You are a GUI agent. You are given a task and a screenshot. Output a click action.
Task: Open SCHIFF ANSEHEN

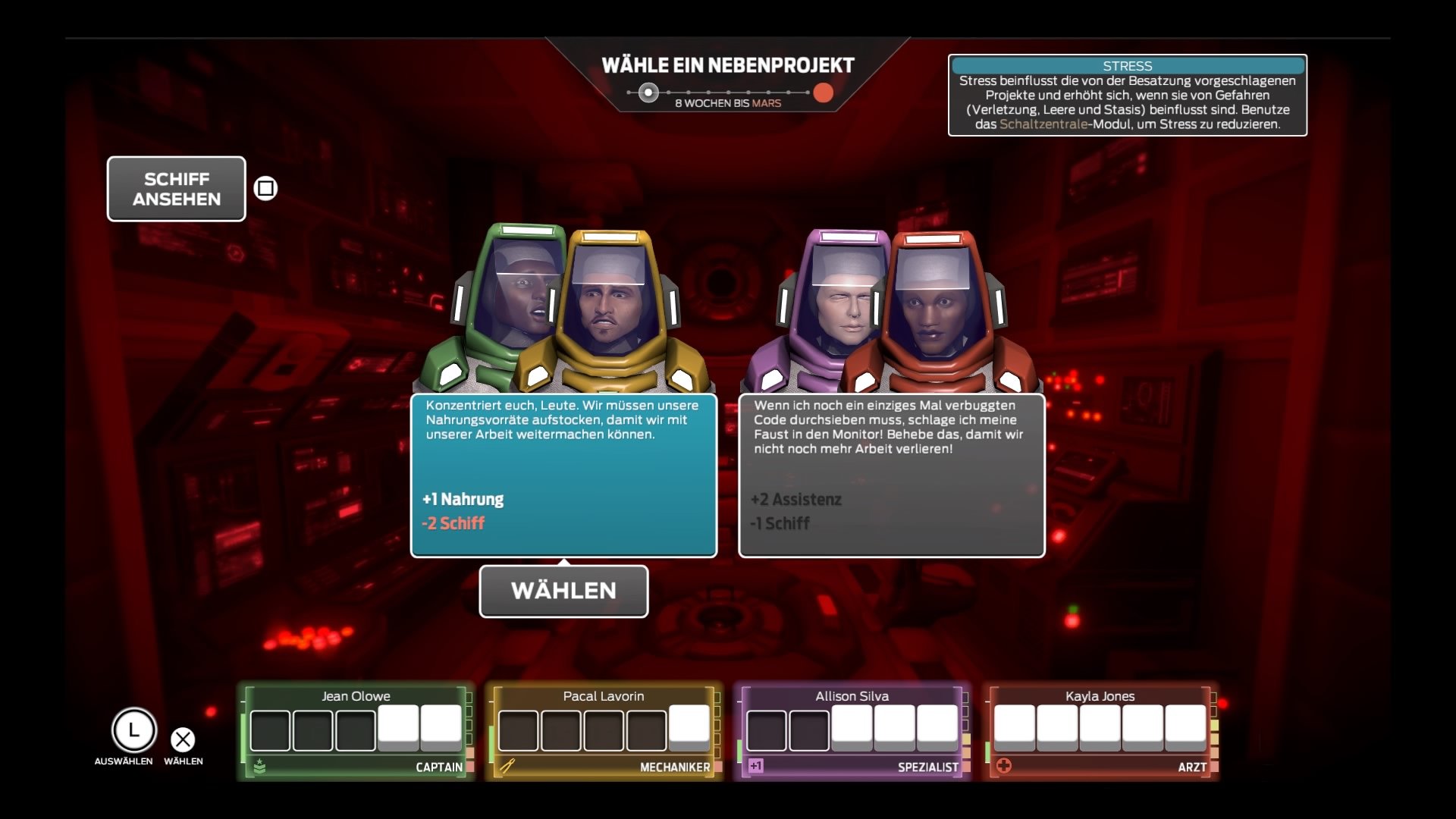(176, 189)
